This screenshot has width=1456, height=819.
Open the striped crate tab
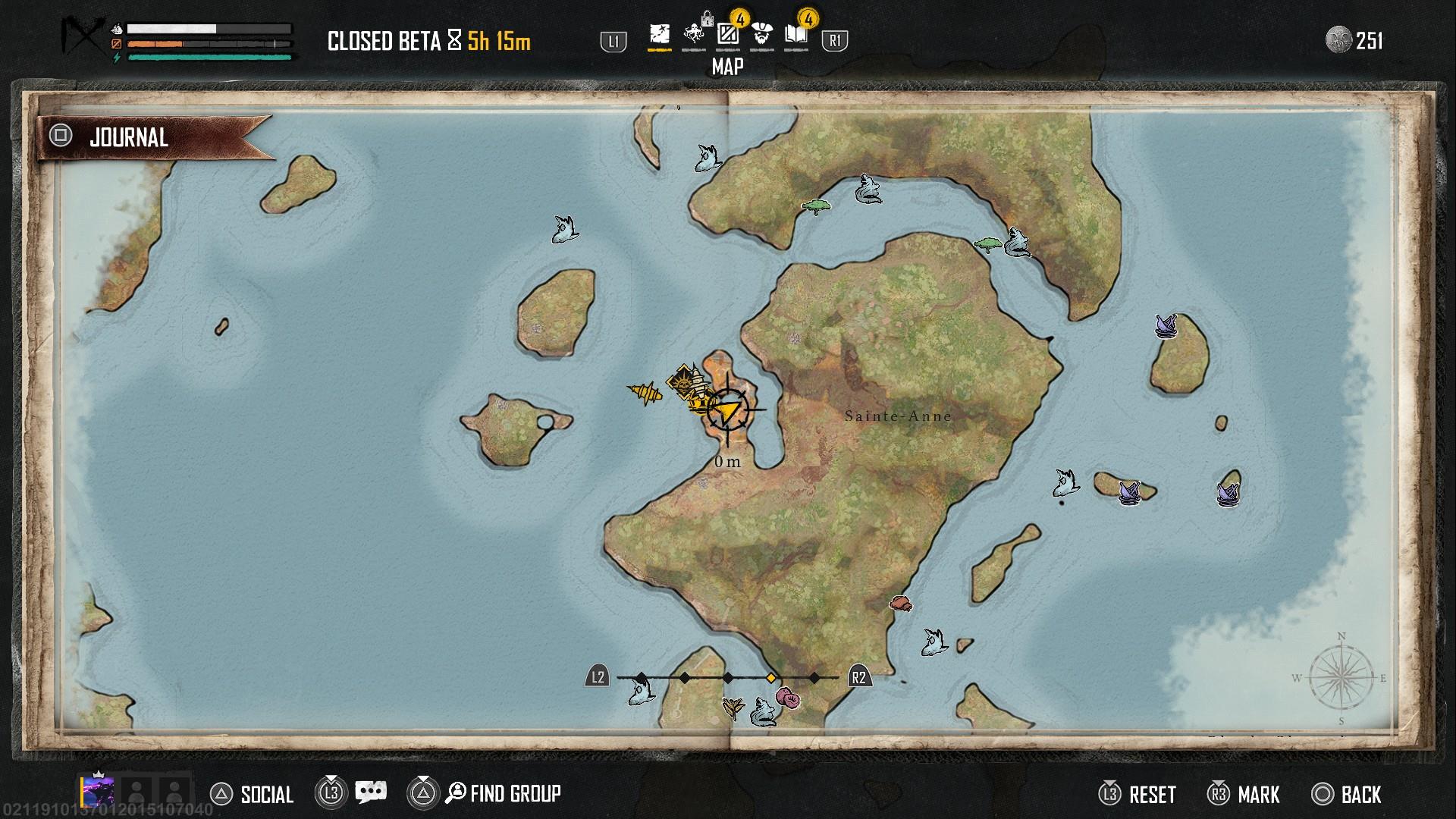tap(728, 36)
